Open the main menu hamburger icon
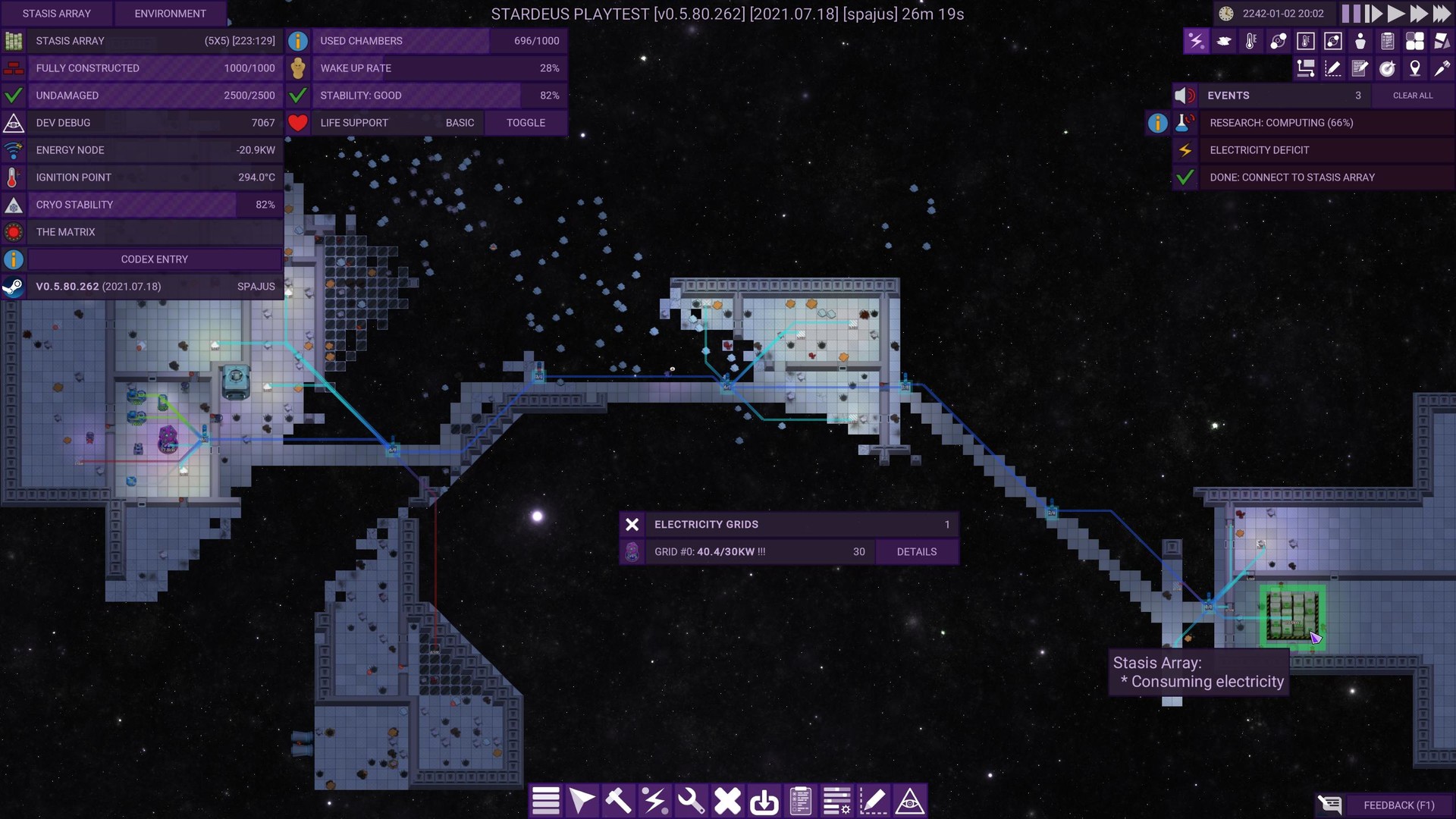The height and width of the screenshot is (819, 1456). coord(545,801)
